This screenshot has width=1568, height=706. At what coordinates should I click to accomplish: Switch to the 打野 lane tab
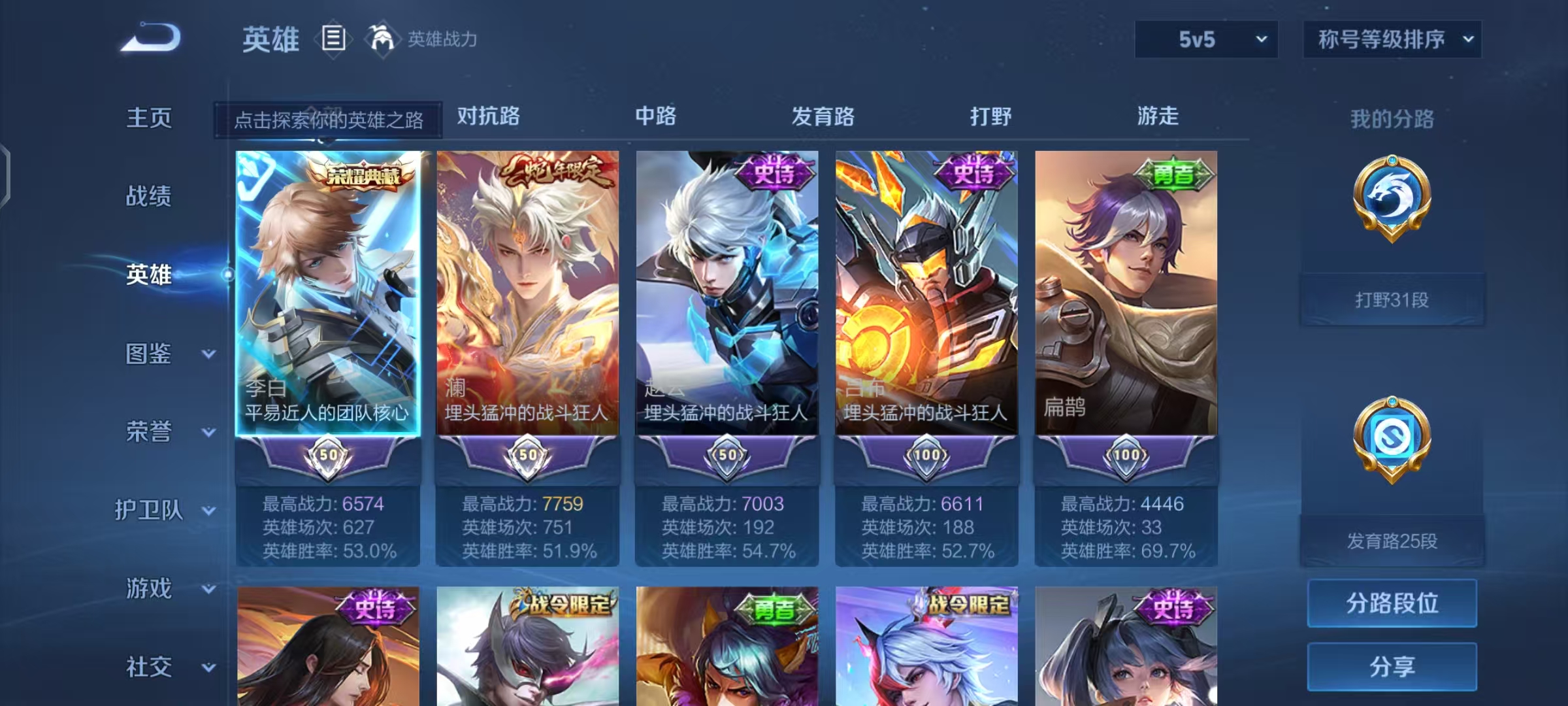coord(989,116)
